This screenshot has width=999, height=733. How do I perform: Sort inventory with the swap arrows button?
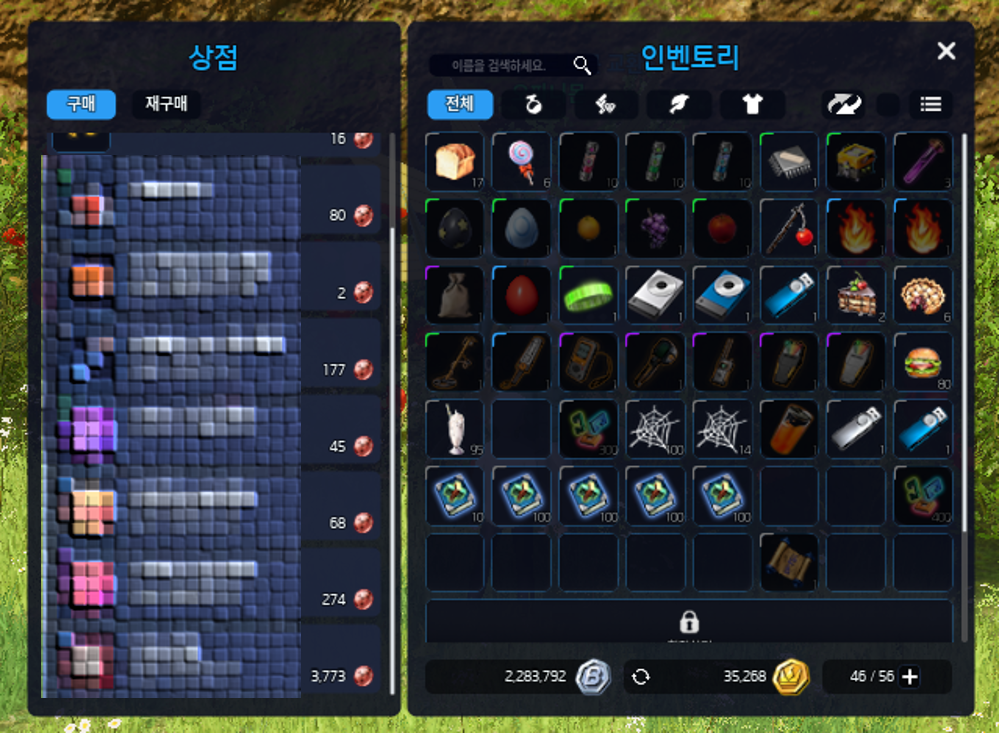[843, 104]
